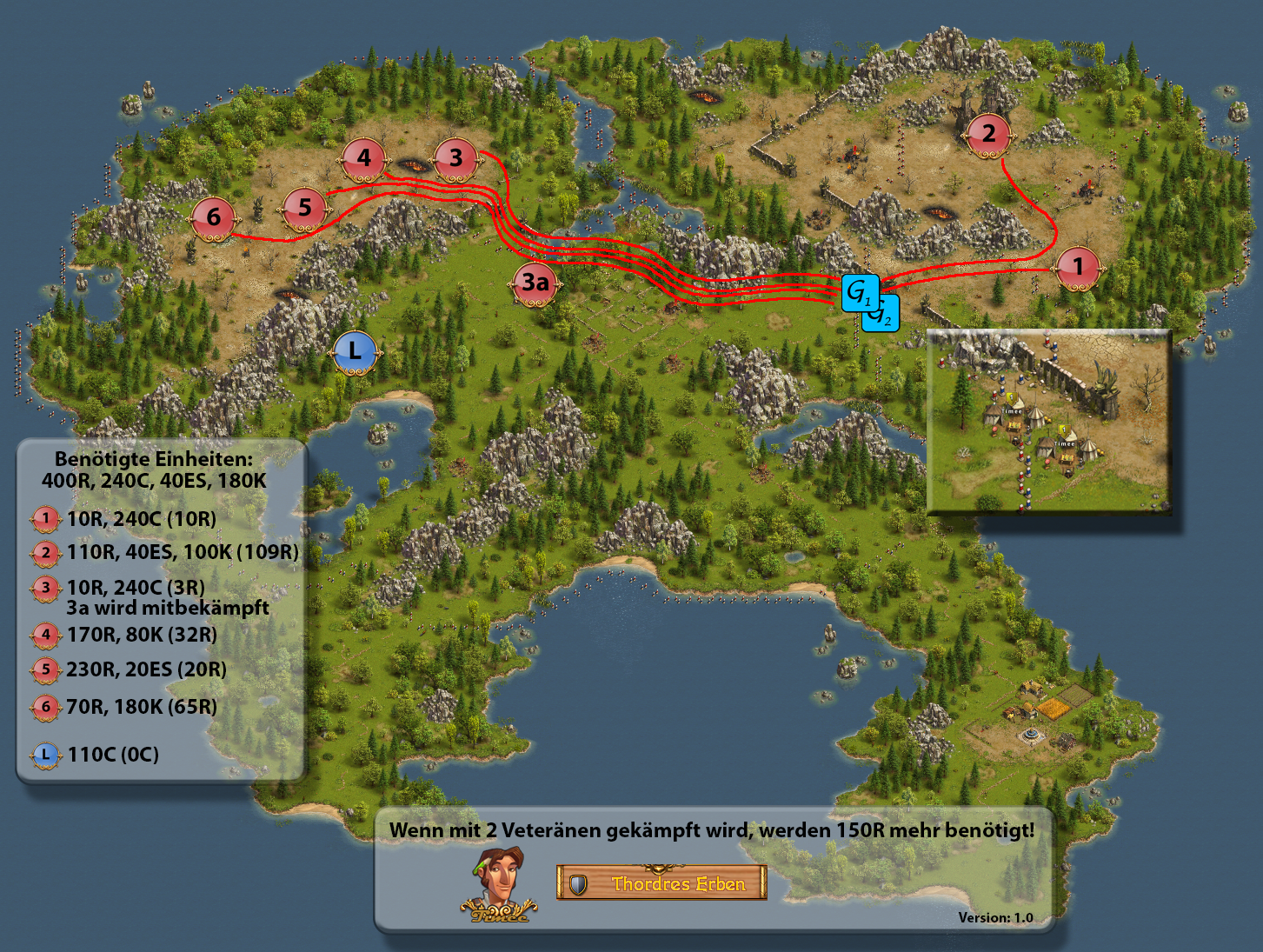This screenshot has height=952, width=1263.
Task: Choose camp marker 3 on the map
Action: click(x=455, y=159)
